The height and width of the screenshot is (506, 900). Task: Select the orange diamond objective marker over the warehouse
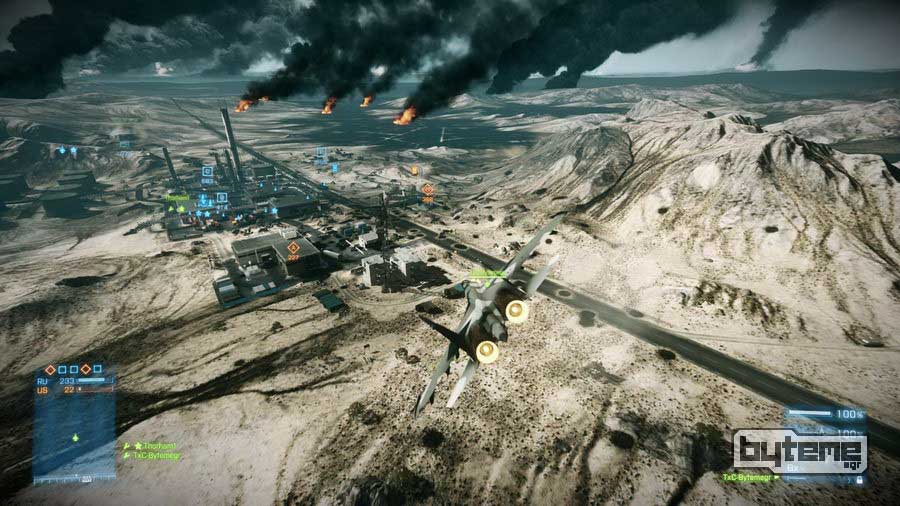[293, 247]
